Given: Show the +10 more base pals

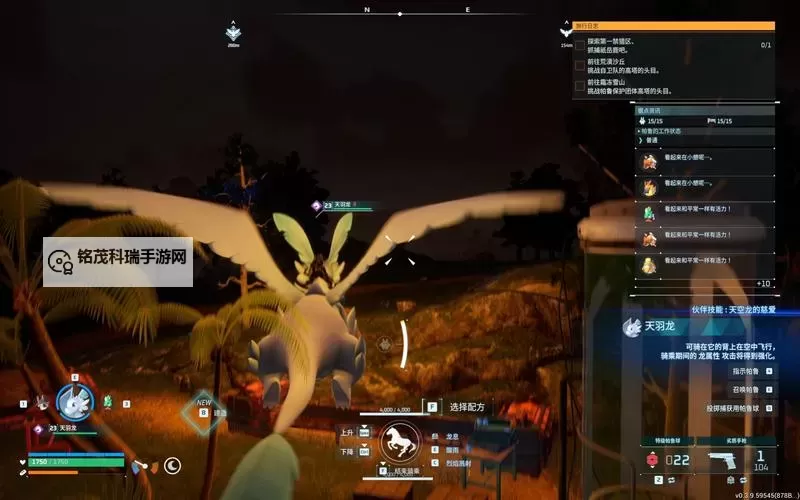Looking at the screenshot, I should [x=763, y=283].
